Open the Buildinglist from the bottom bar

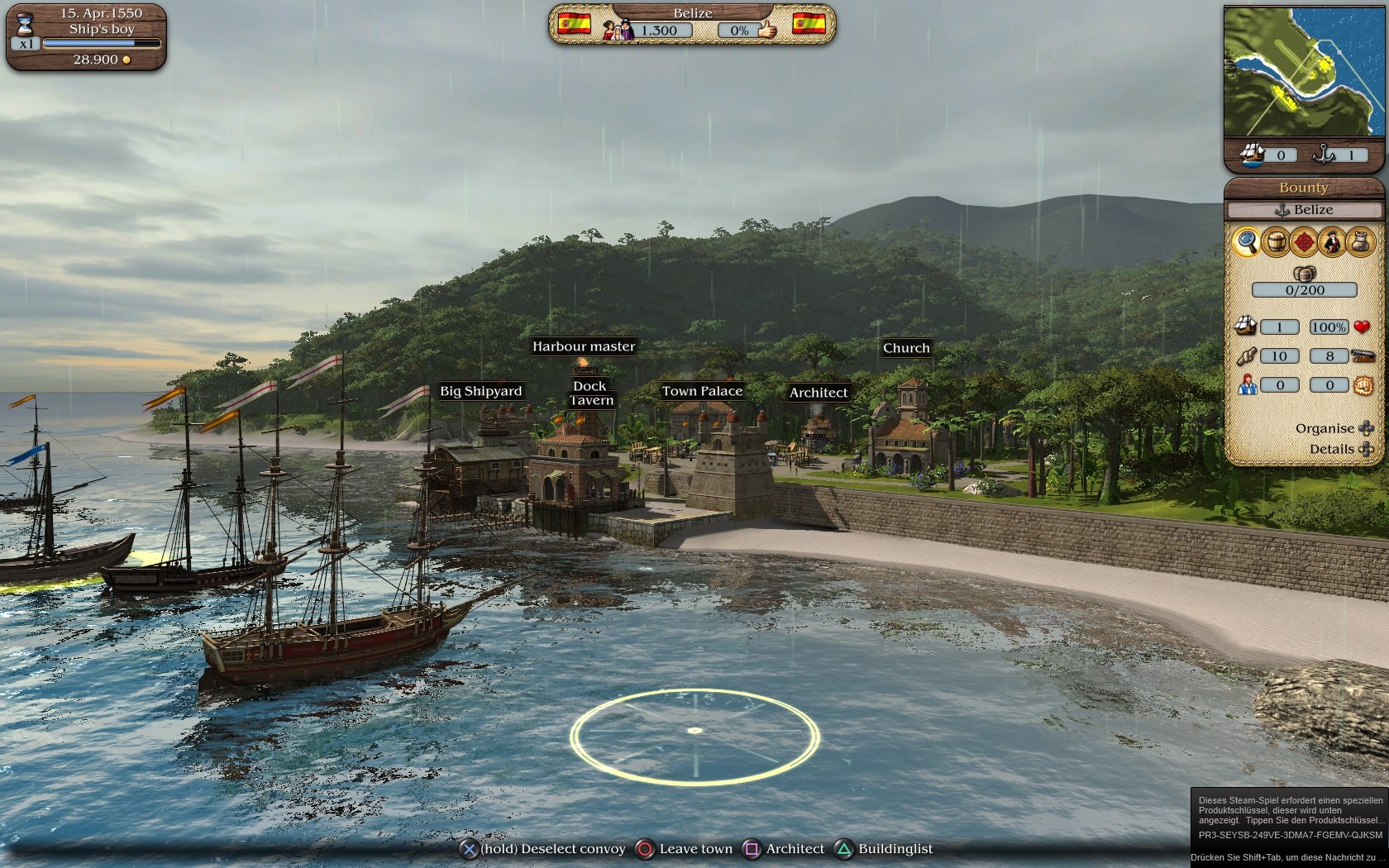coord(895,849)
